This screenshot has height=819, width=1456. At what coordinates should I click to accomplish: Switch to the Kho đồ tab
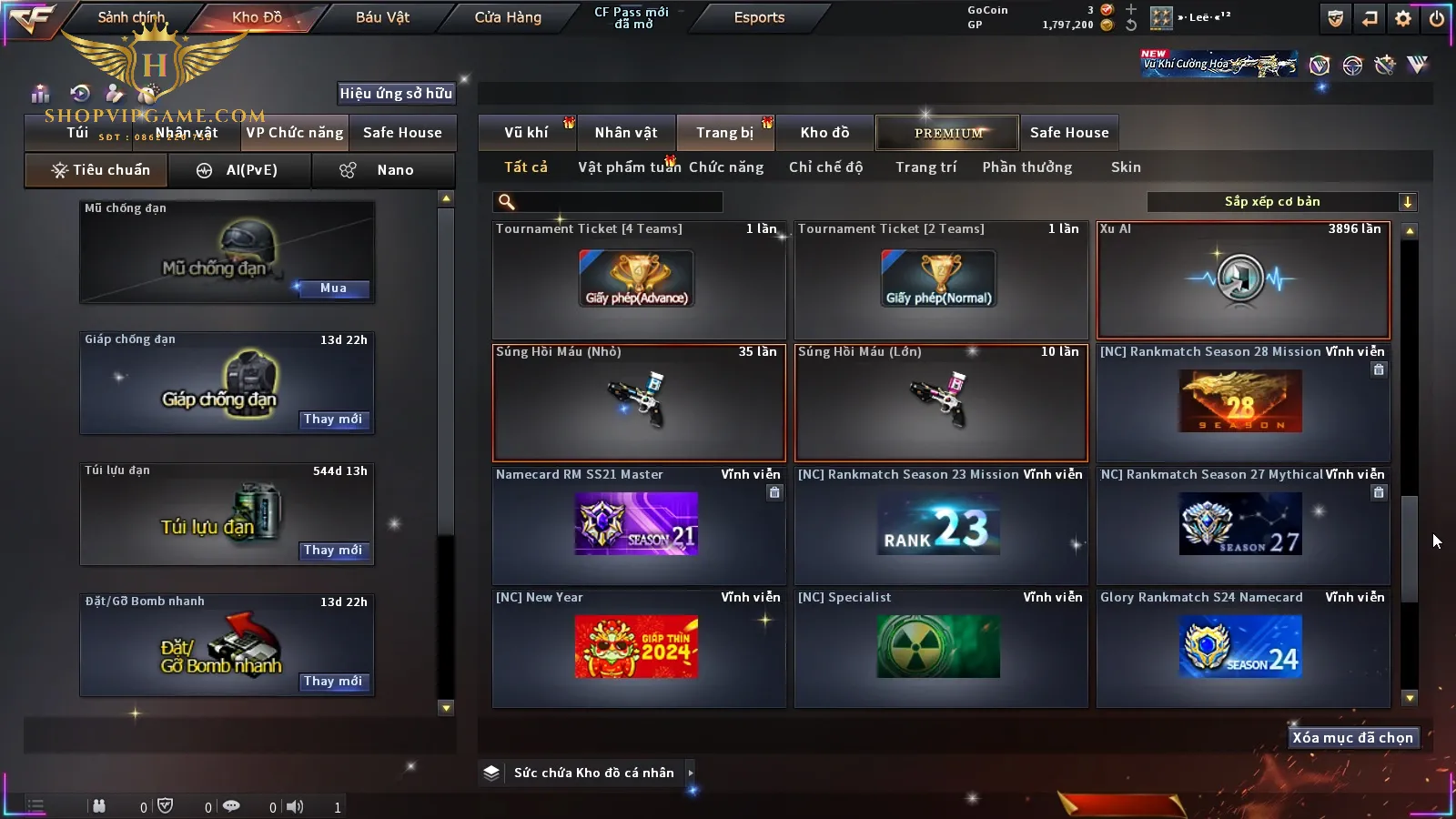[x=824, y=133]
